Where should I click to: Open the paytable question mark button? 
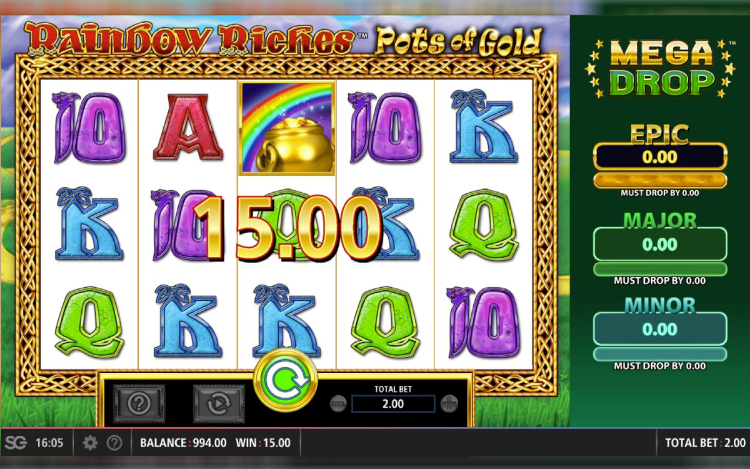(x=140, y=404)
